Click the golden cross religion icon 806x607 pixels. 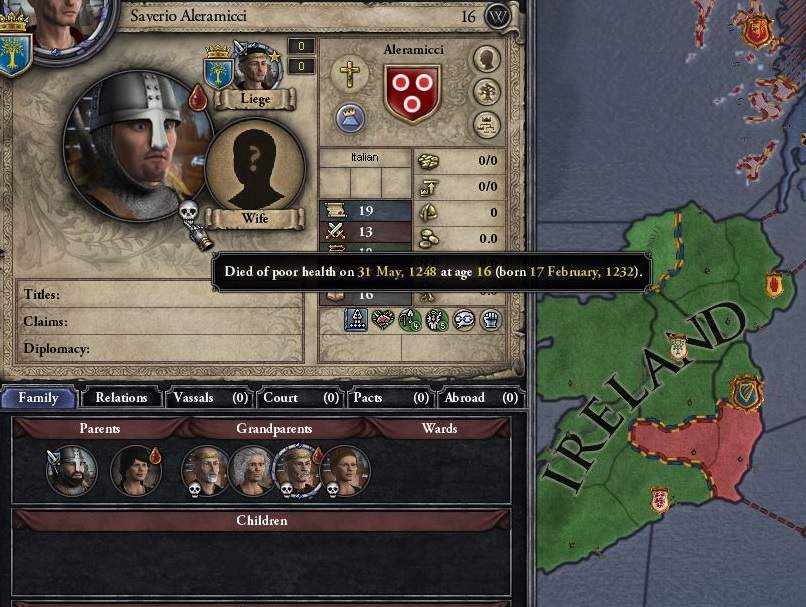pyautogui.click(x=350, y=73)
